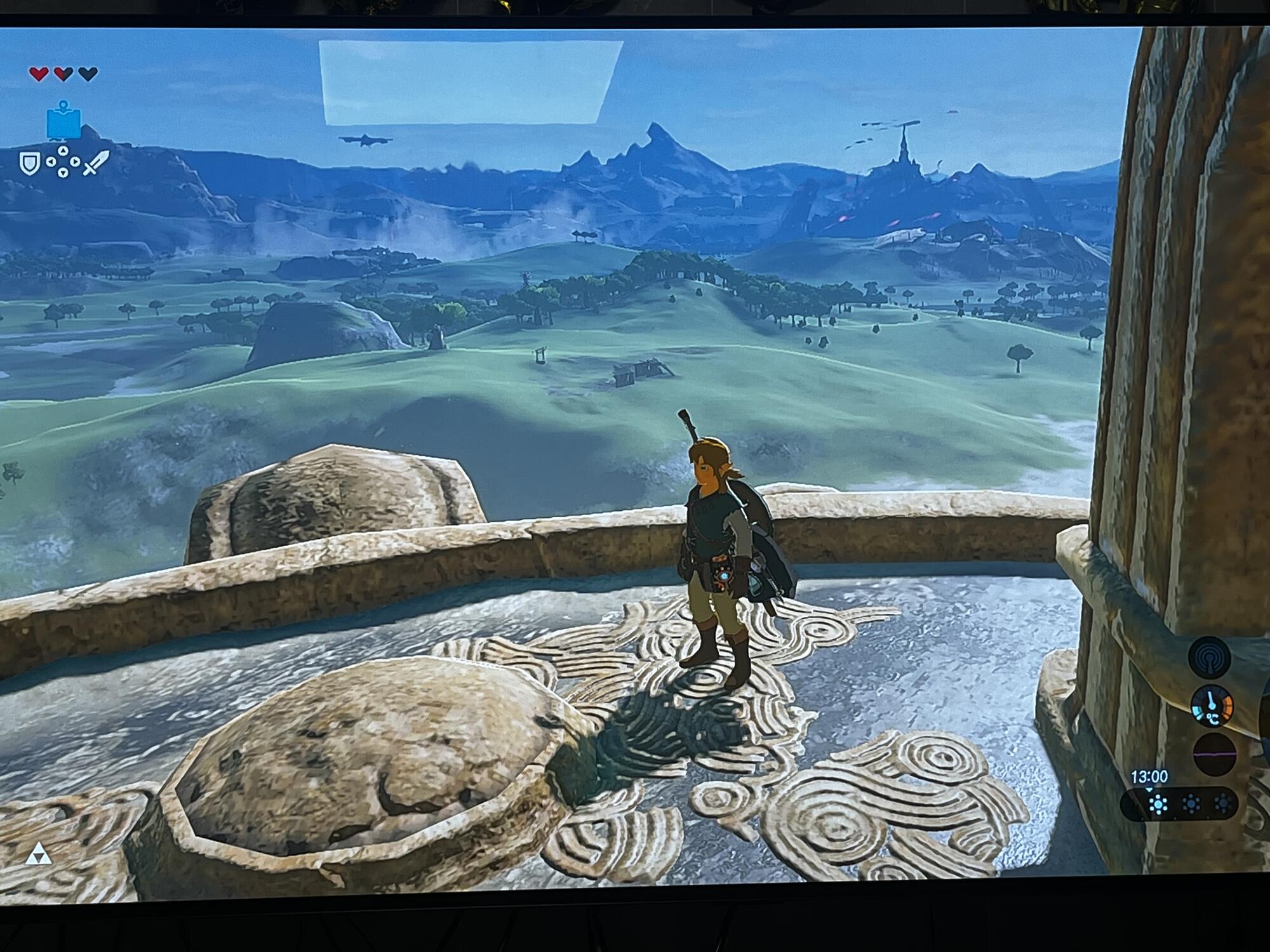Click the noise level meter circle
1270x952 pixels.
pos(1215,754)
